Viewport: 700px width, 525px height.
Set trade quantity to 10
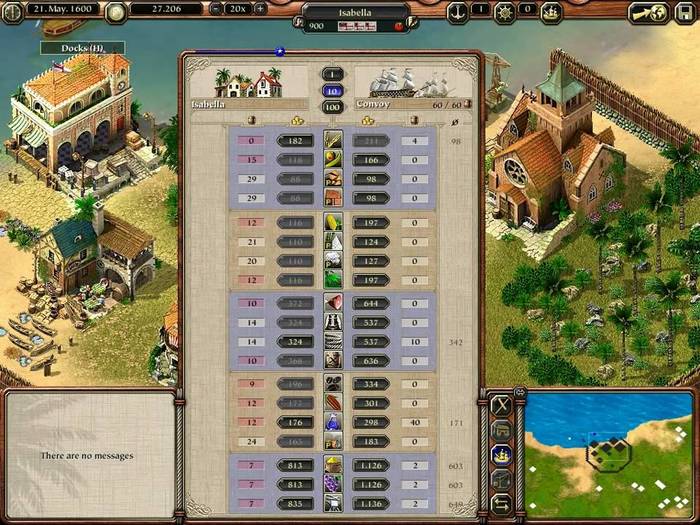[x=332, y=90]
